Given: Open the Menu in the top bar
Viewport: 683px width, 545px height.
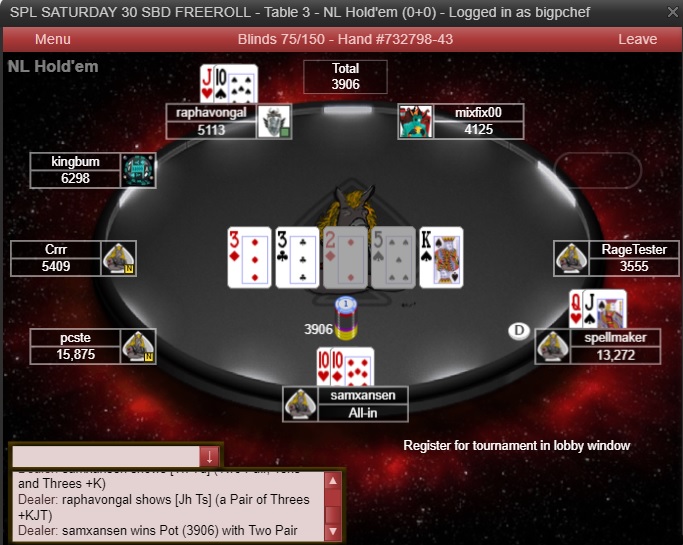Looking at the screenshot, I should (52, 39).
